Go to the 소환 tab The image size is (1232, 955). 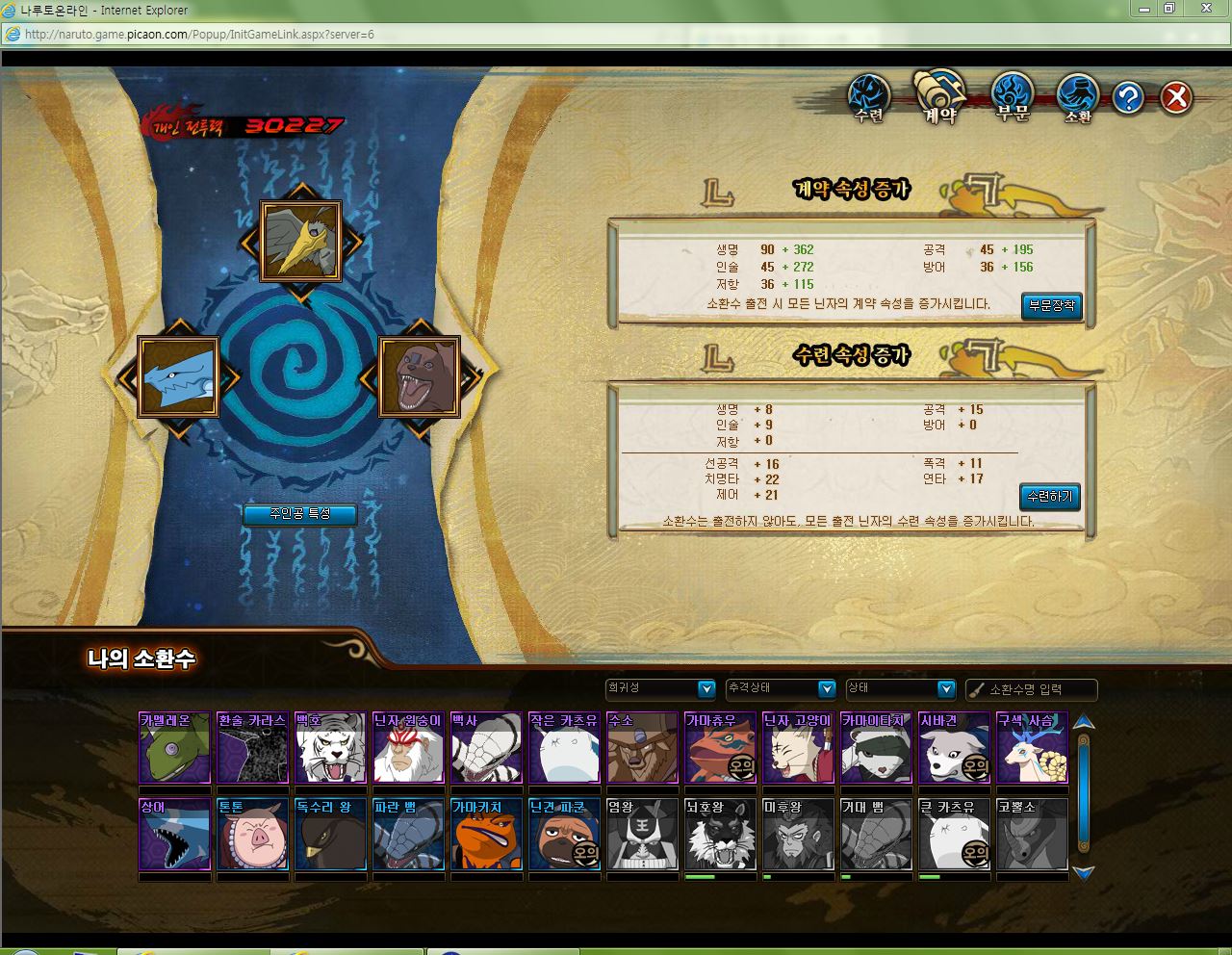coord(1078,99)
